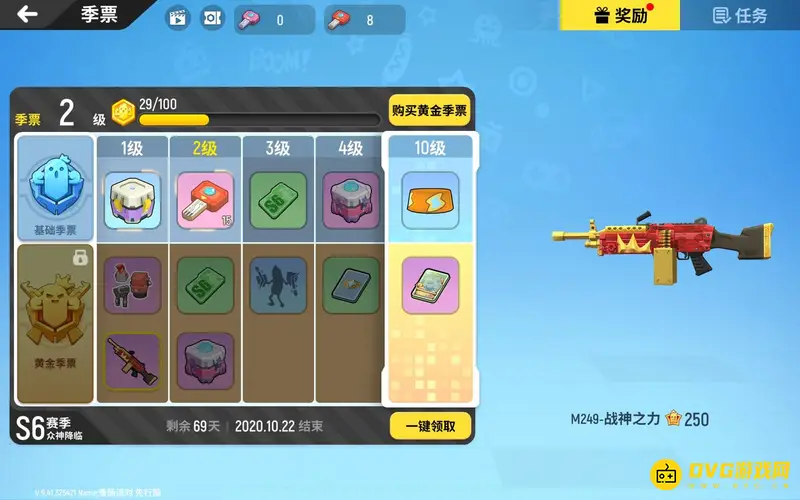Tap the pink key currency counter

(274, 19)
